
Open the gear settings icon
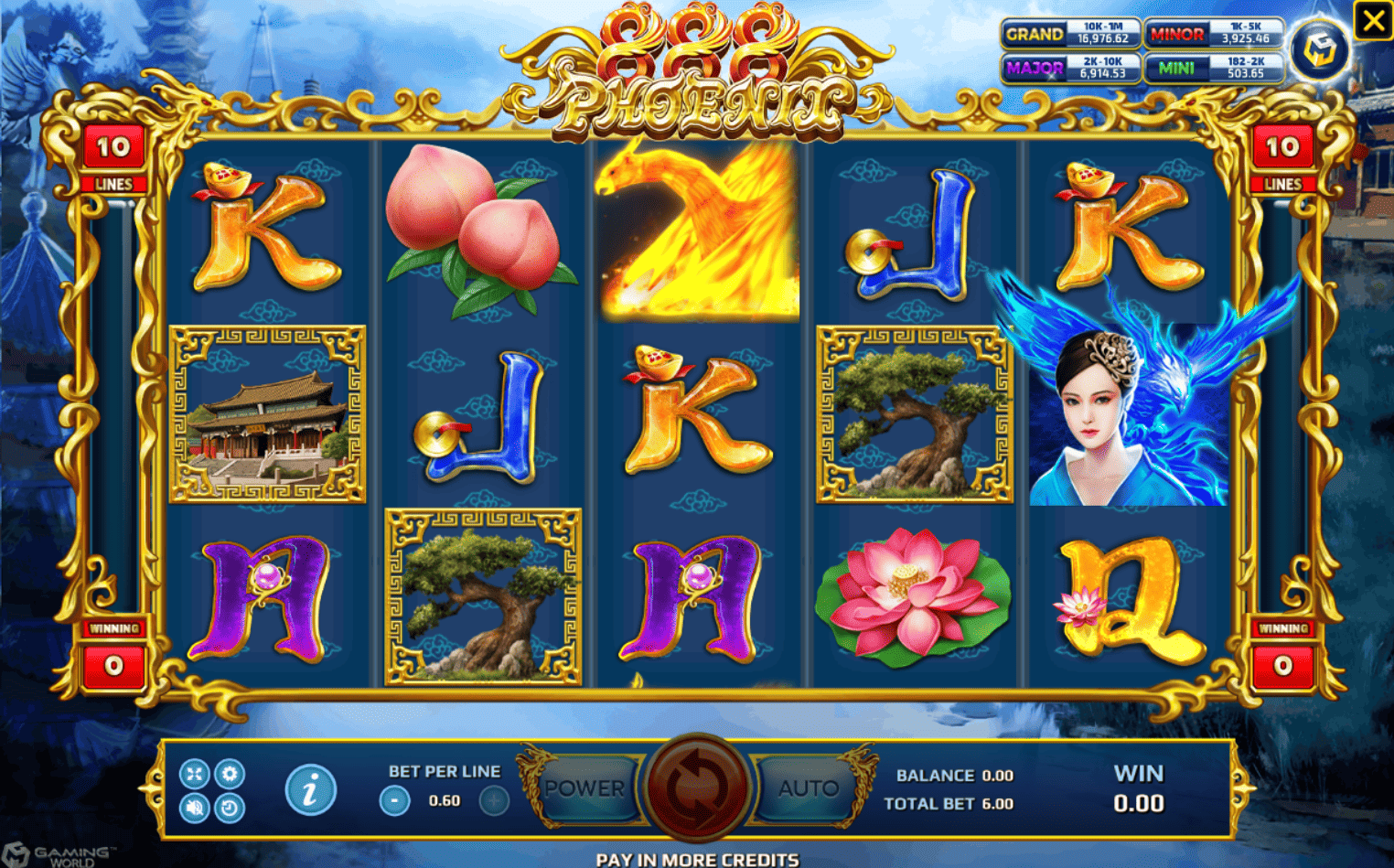tap(230, 774)
